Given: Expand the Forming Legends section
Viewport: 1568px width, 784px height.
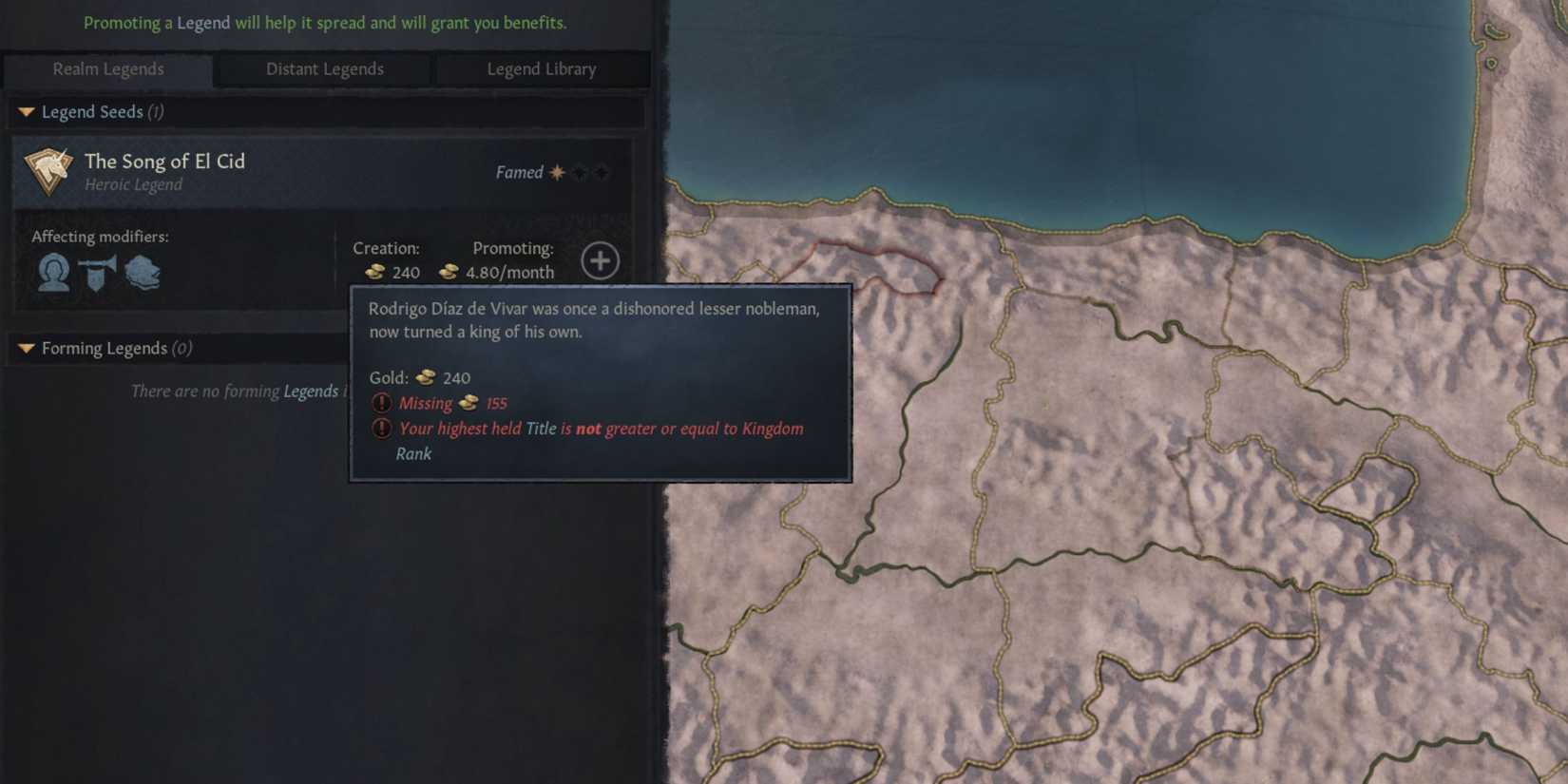Looking at the screenshot, I should (x=26, y=348).
